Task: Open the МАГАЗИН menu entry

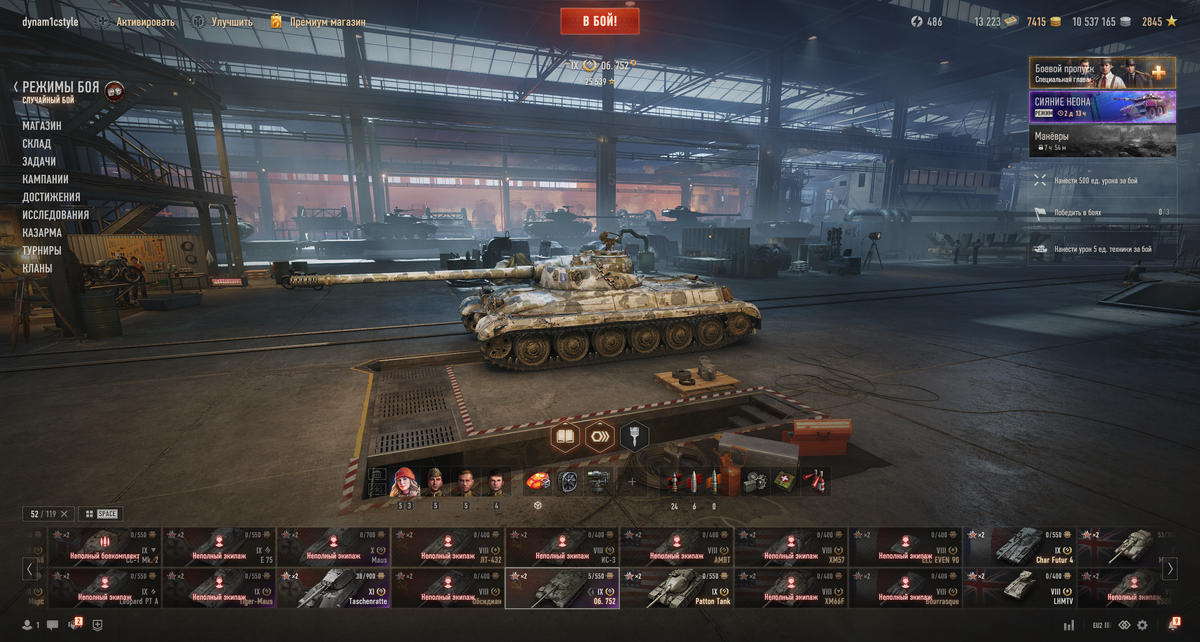Action: tap(42, 126)
